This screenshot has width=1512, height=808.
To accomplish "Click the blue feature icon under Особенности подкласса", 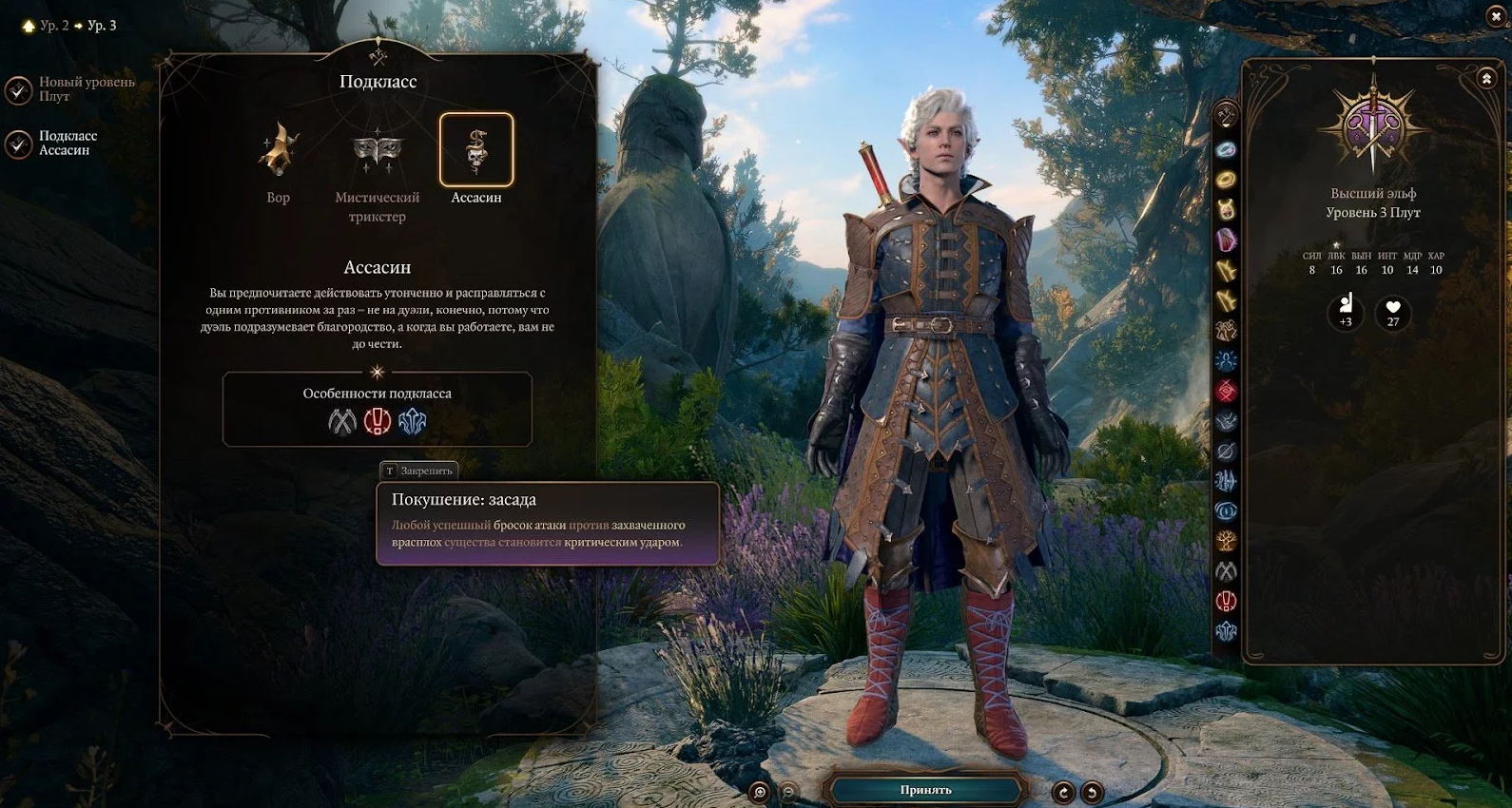I will [412, 421].
